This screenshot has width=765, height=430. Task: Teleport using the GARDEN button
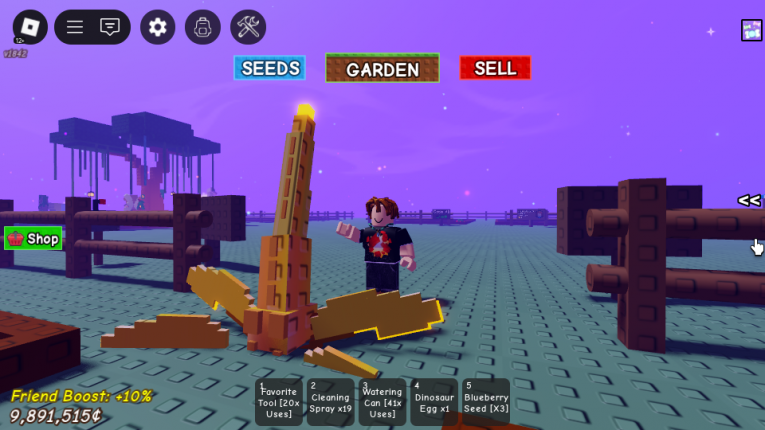[382, 69]
